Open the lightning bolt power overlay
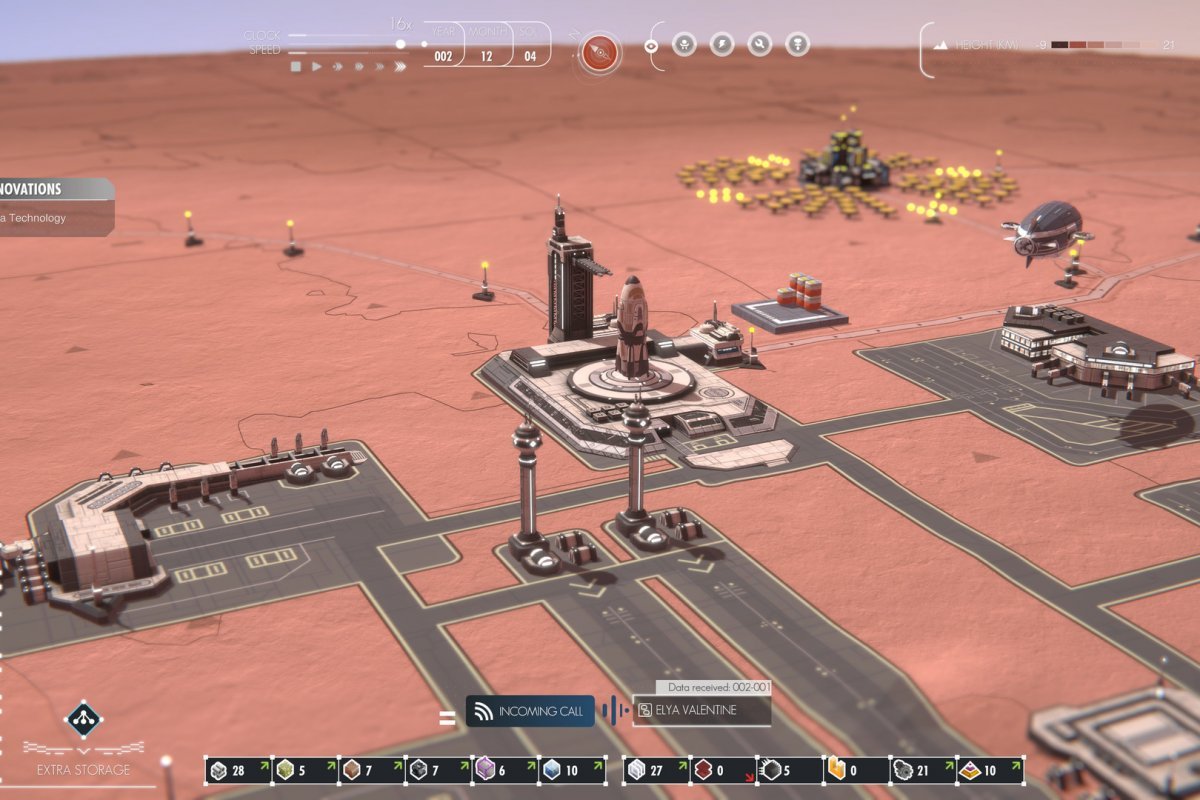The height and width of the screenshot is (800, 1200). pyautogui.click(x=722, y=45)
